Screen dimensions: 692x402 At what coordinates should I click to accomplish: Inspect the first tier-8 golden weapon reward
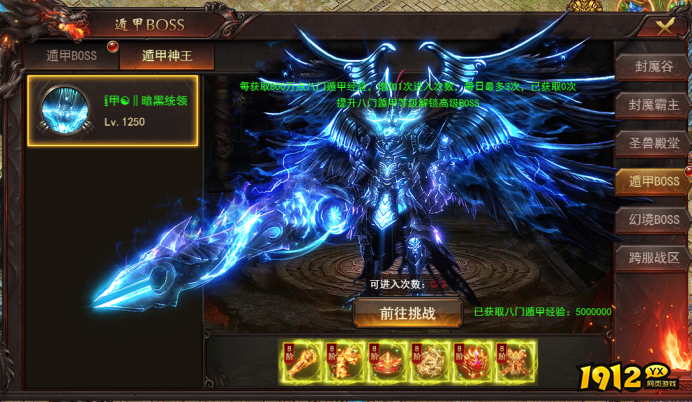[301, 362]
